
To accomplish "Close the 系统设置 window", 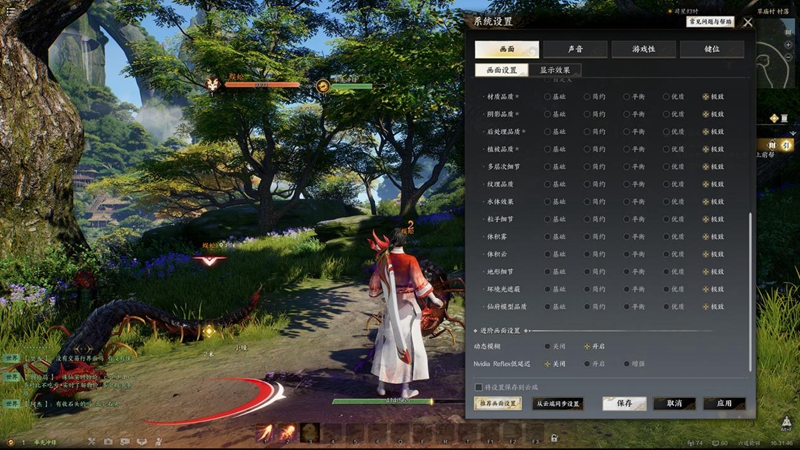I will 748,21.
